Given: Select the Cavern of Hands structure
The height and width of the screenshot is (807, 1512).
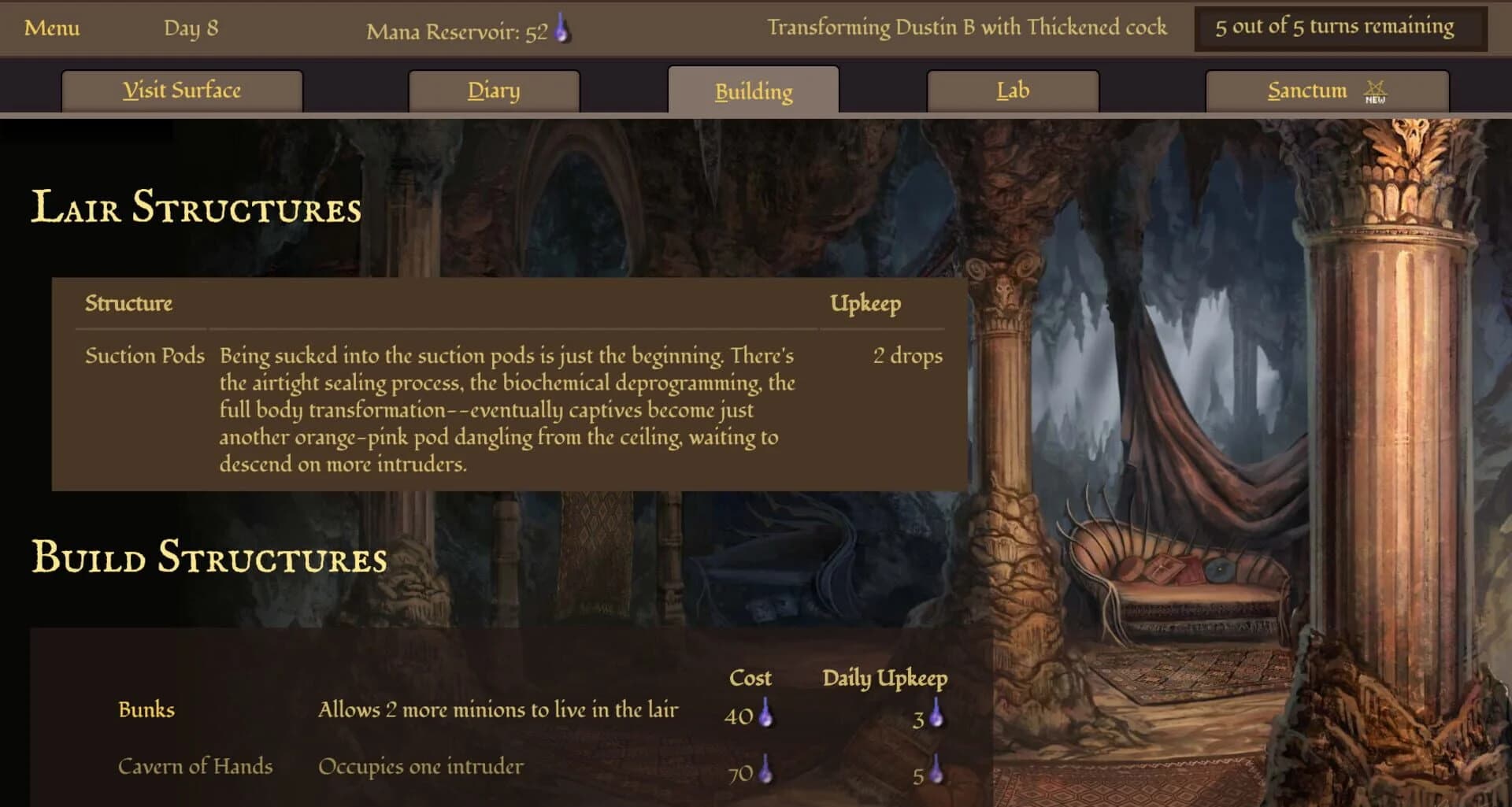Looking at the screenshot, I should pos(196,765).
